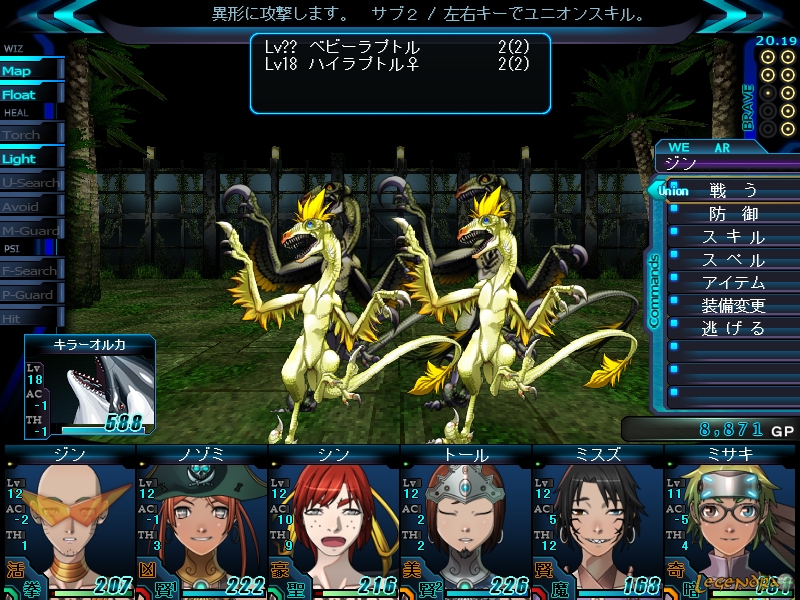Select 装備変更 (Change Equipment)
Screen dimensions: 800x600
click(734, 306)
